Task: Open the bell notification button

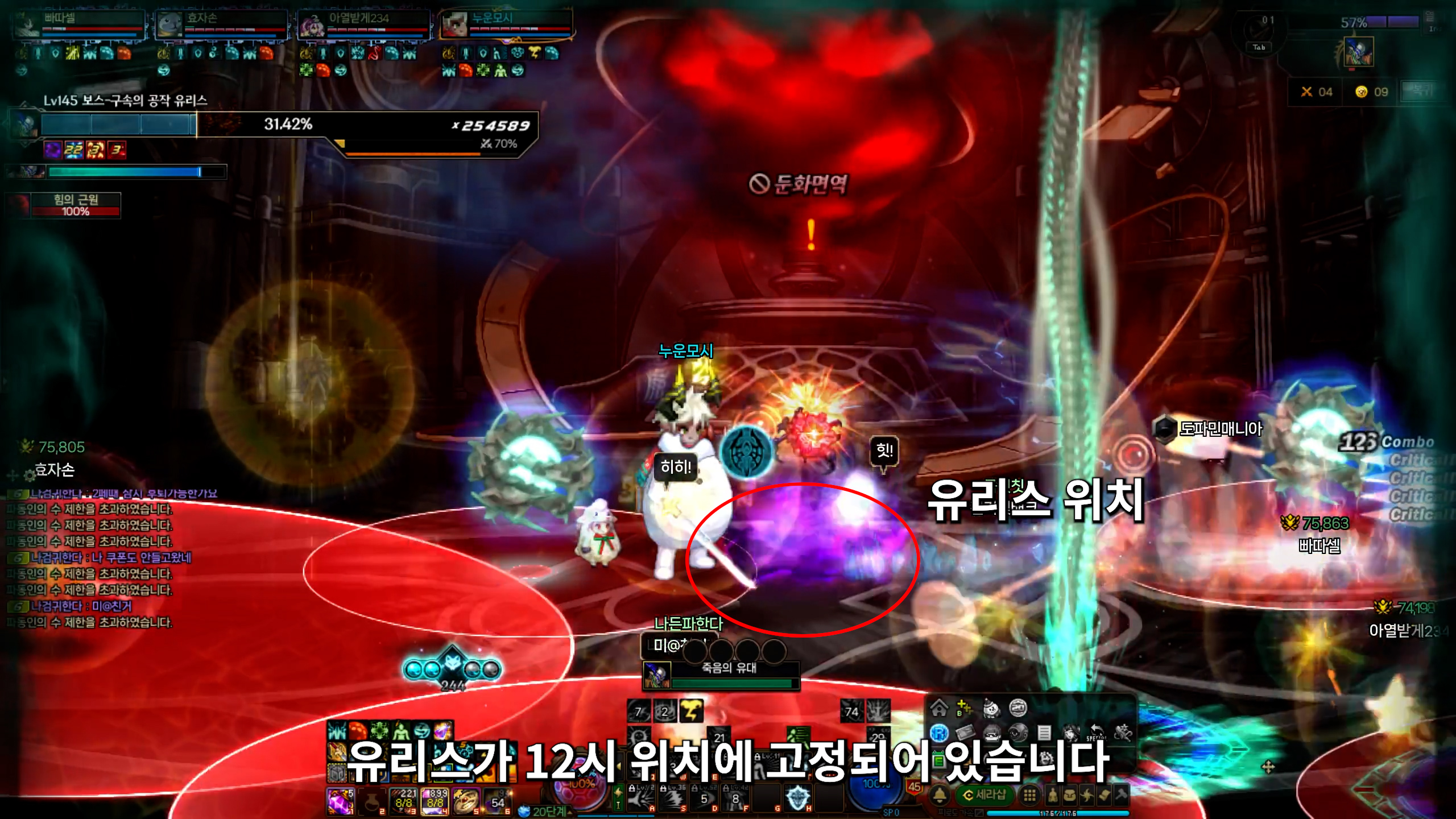Action: (940, 795)
